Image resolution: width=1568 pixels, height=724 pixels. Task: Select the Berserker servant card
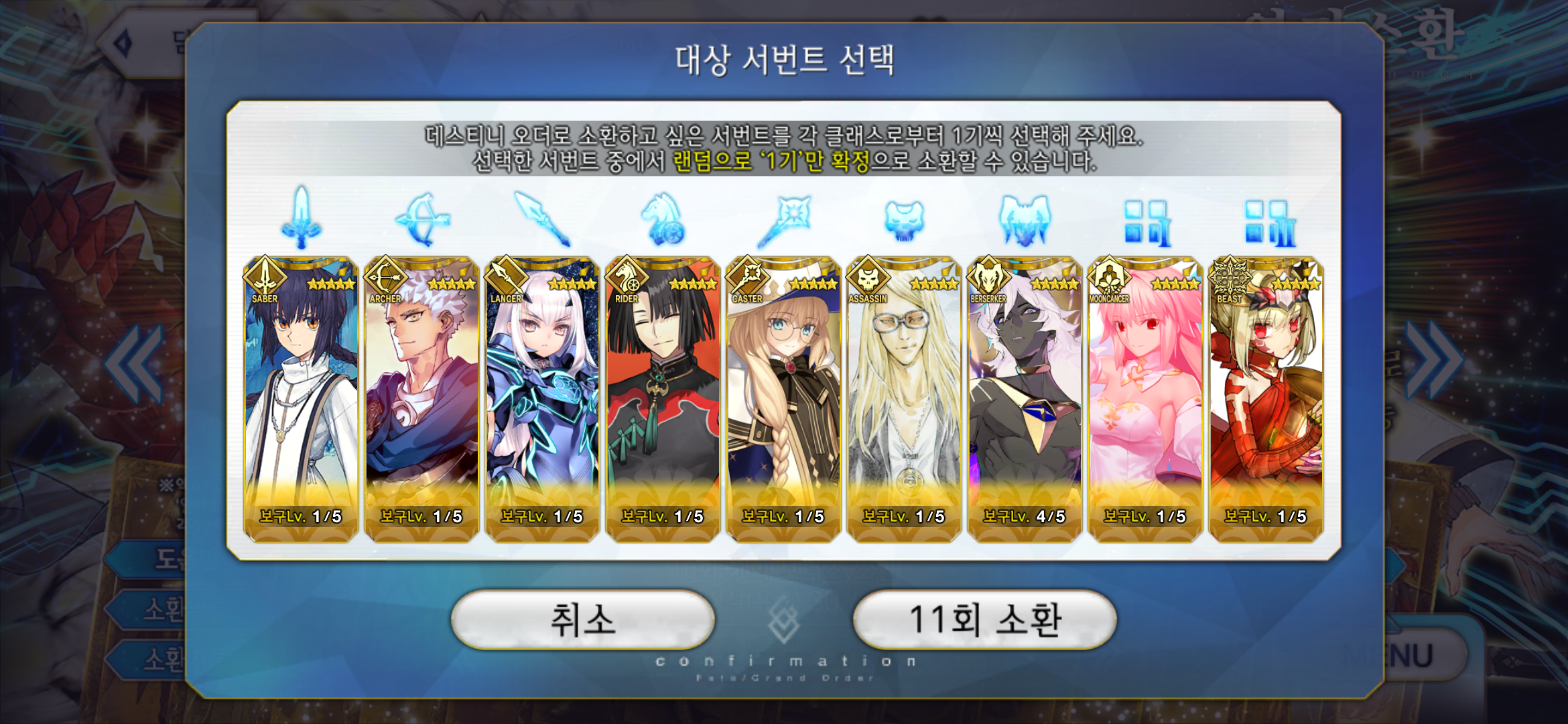(x=1025, y=399)
